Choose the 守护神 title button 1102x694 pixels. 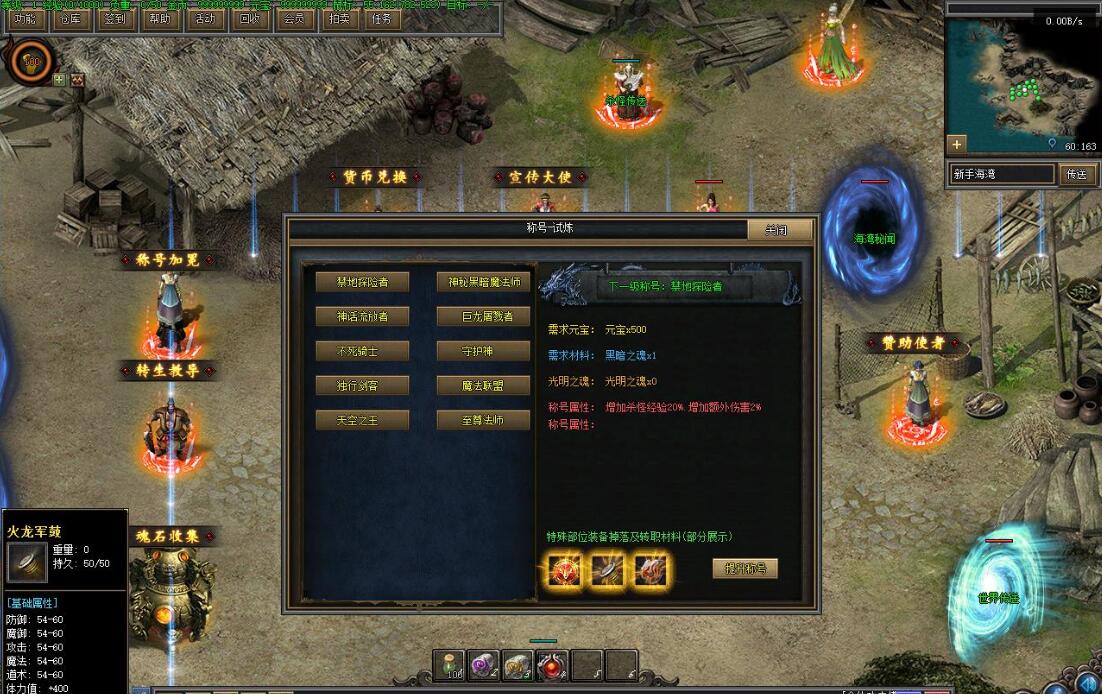point(483,351)
